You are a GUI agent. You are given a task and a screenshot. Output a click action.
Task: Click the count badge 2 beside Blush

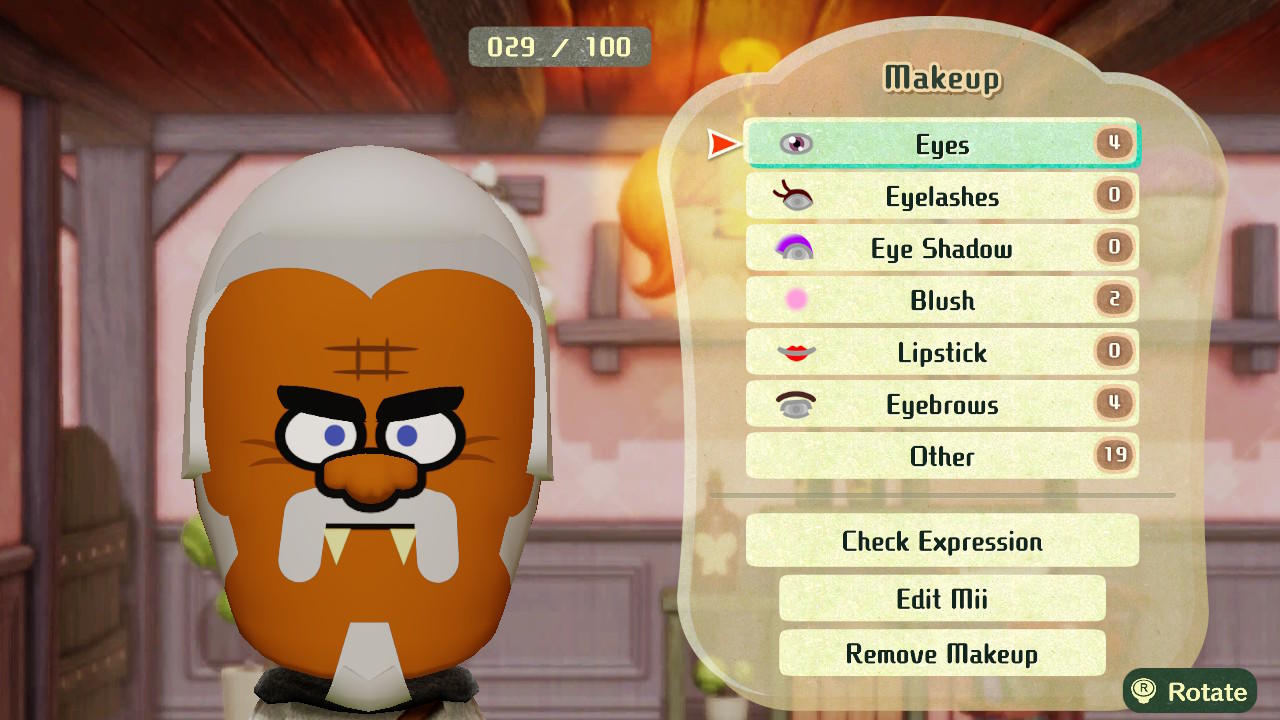1113,300
